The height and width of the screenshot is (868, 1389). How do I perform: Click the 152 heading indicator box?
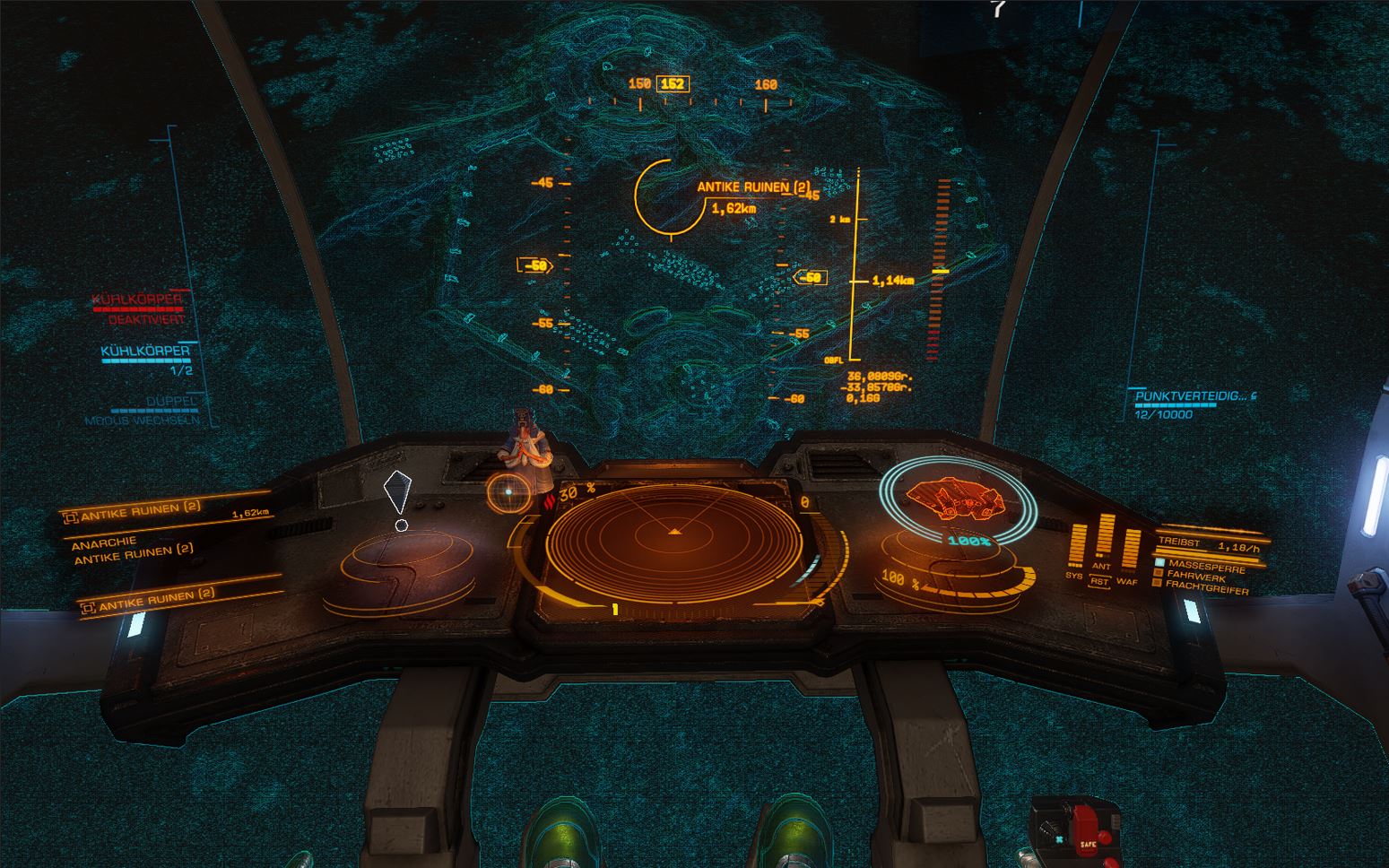[672, 84]
